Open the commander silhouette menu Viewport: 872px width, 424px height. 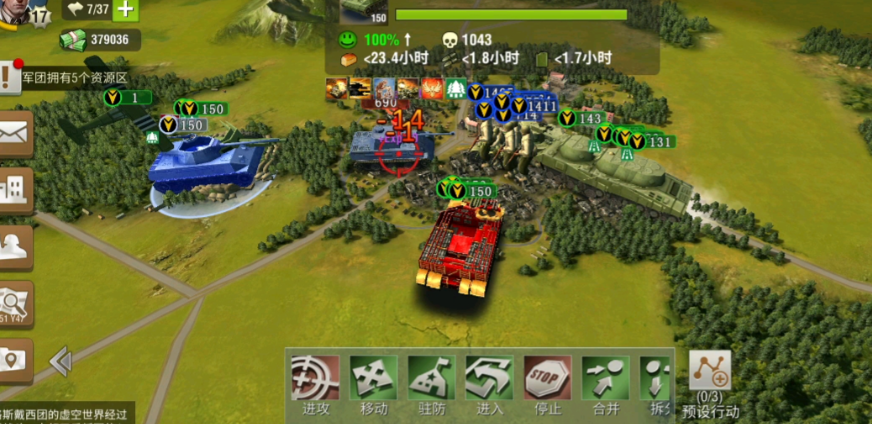coord(15,245)
